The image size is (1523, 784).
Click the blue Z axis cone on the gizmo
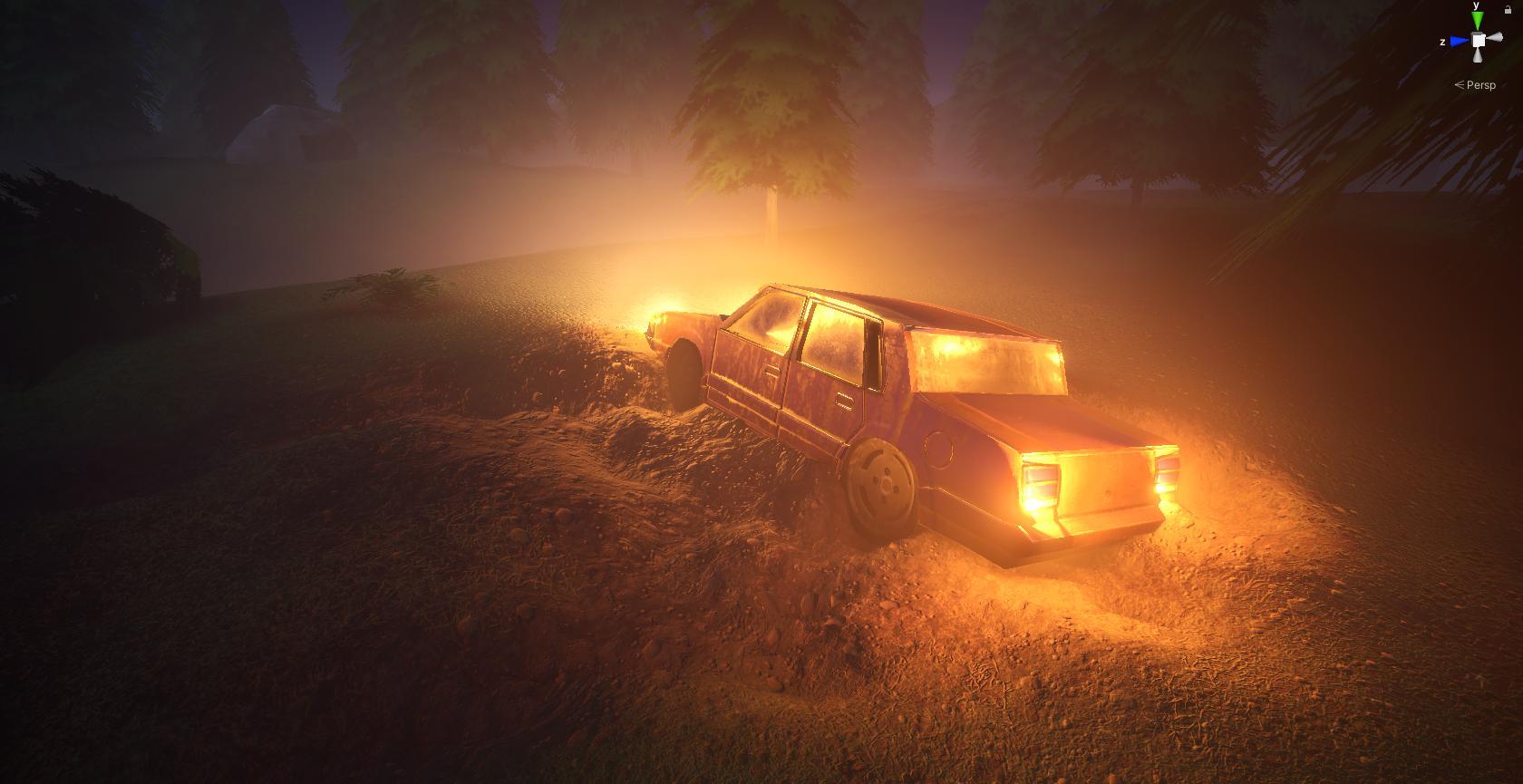[1458, 41]
